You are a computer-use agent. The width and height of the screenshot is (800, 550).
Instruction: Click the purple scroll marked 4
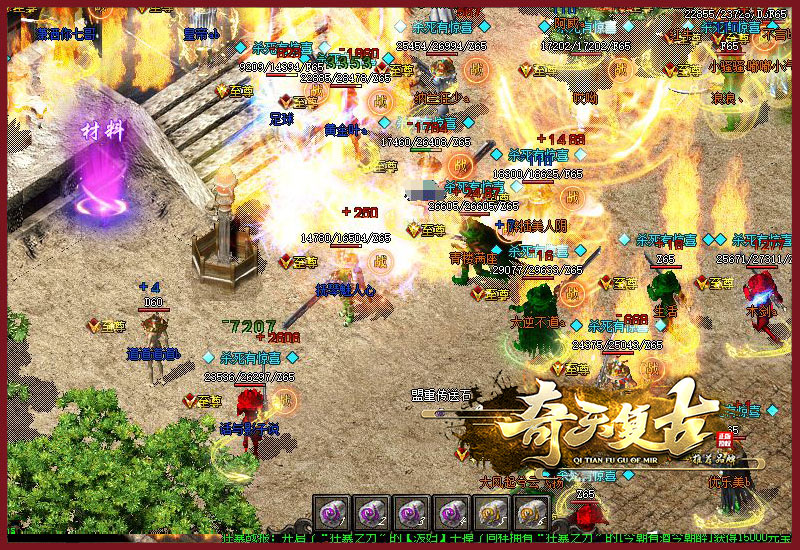tap(451, 513)
